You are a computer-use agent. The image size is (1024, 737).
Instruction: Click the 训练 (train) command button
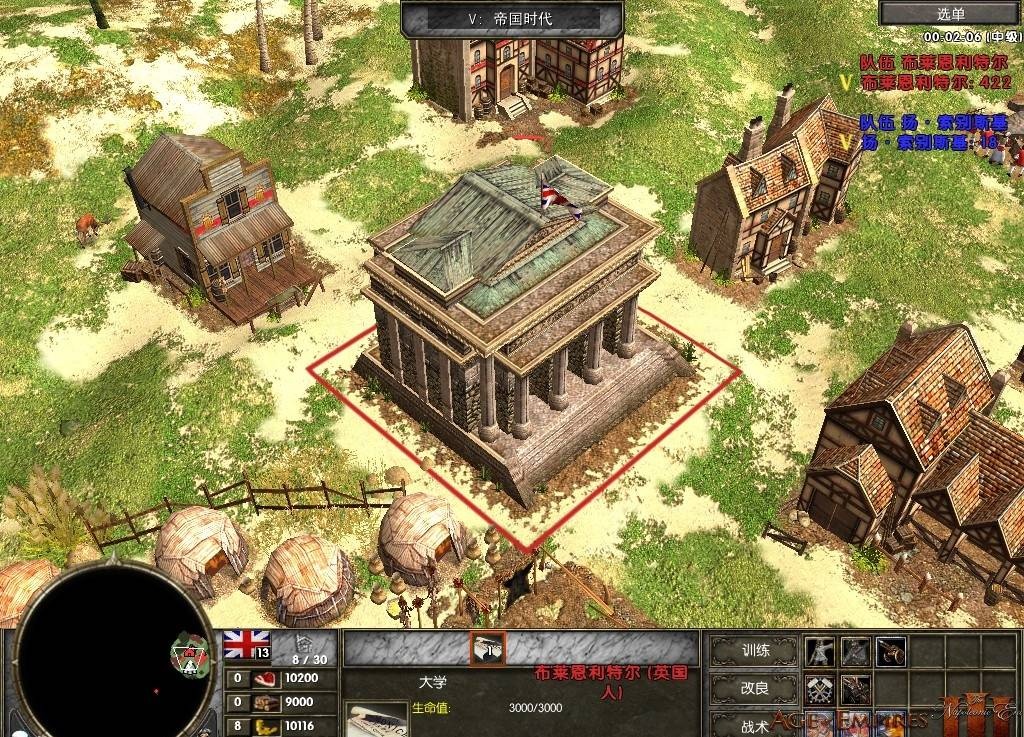pyautogui.click(x=755, y=651)
